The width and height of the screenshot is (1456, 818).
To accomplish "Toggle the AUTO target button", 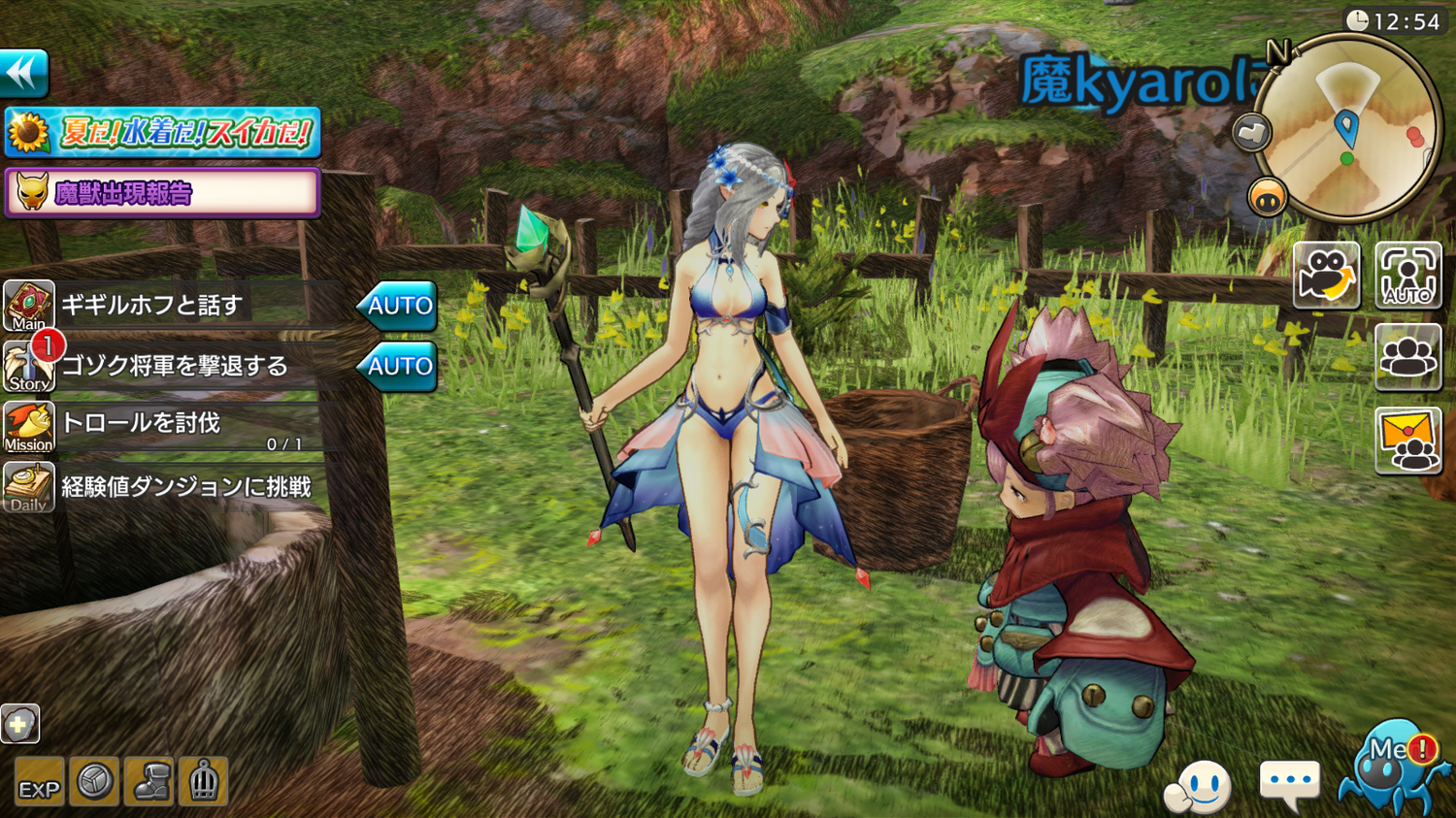I will coord(1407,276).
